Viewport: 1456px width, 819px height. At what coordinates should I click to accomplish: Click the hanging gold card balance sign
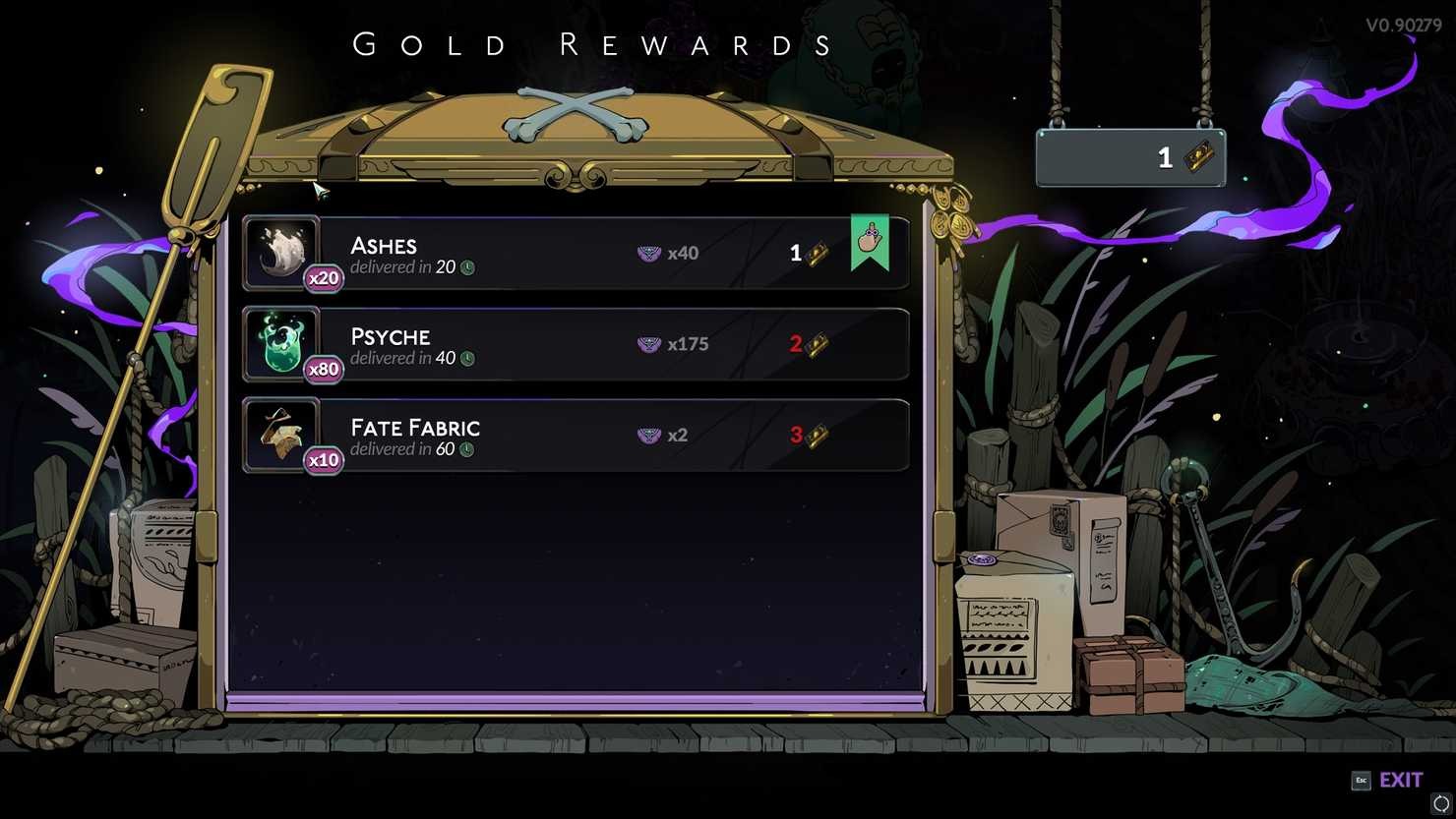pyautogui.click(x=1129, y=157)
